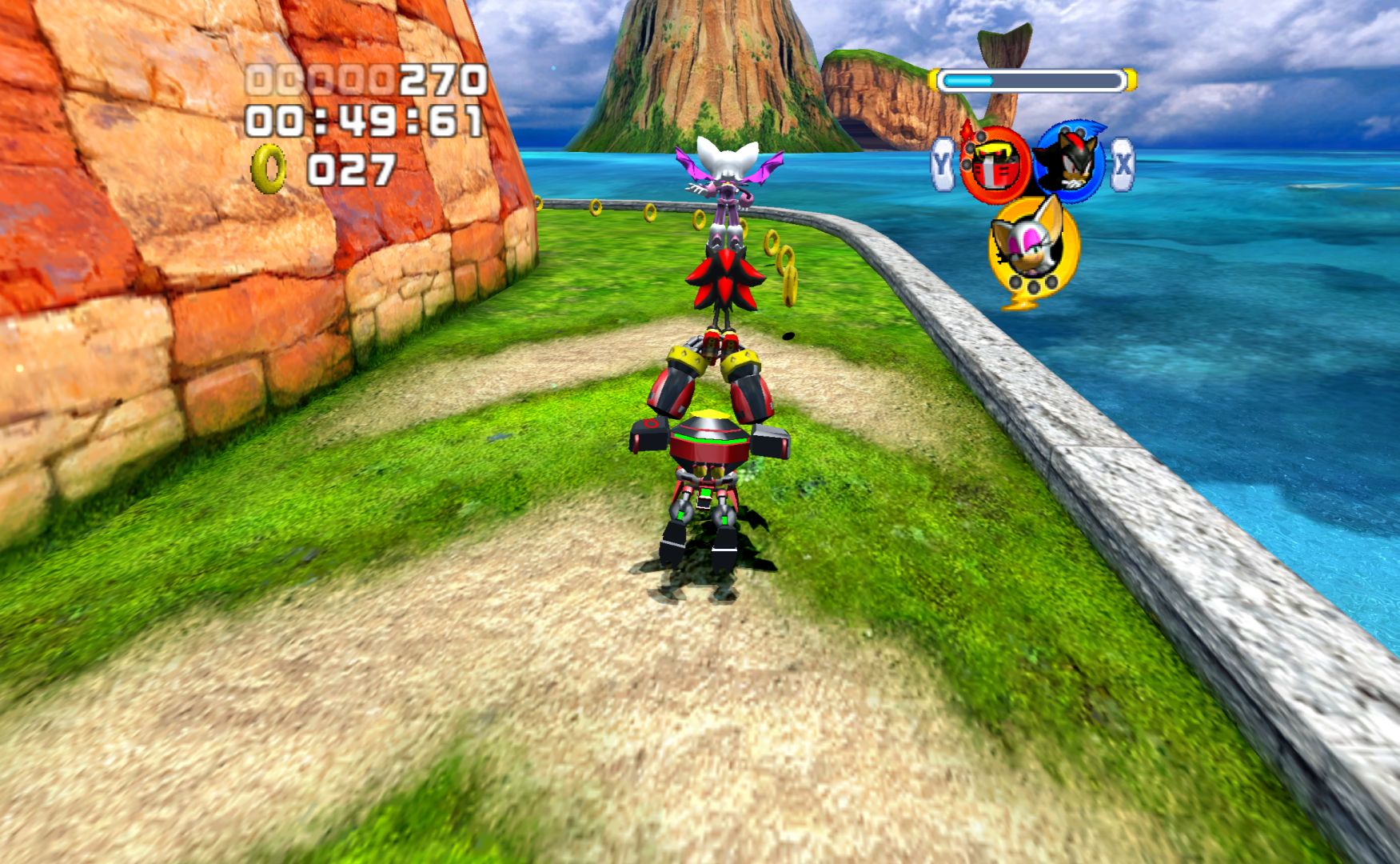Select the E-123 Omega power formation icon

(995, 165)
